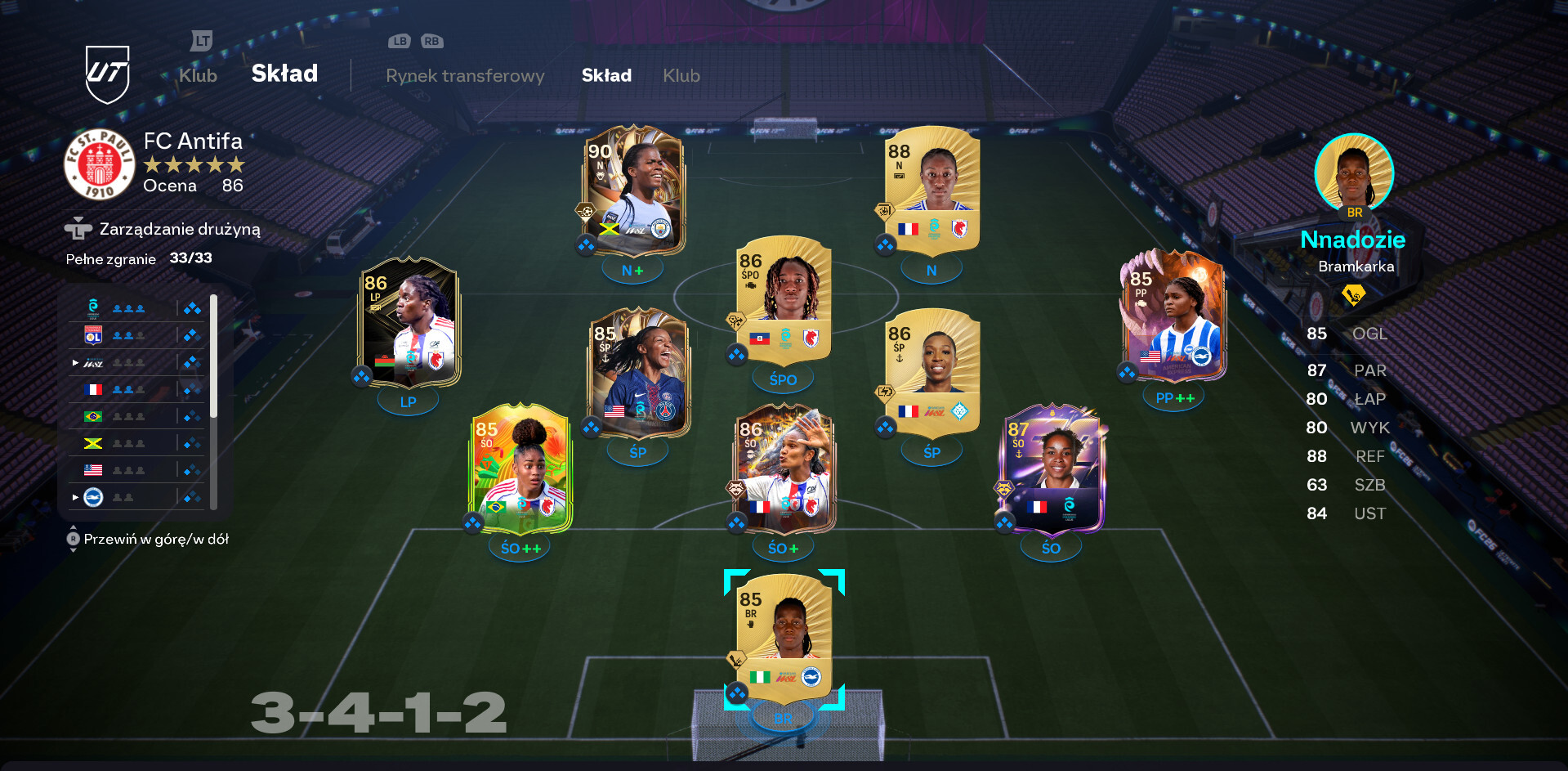Select the Jamaica flag chemistry row
Screen dimensions: 1568x771
(139, 443)
